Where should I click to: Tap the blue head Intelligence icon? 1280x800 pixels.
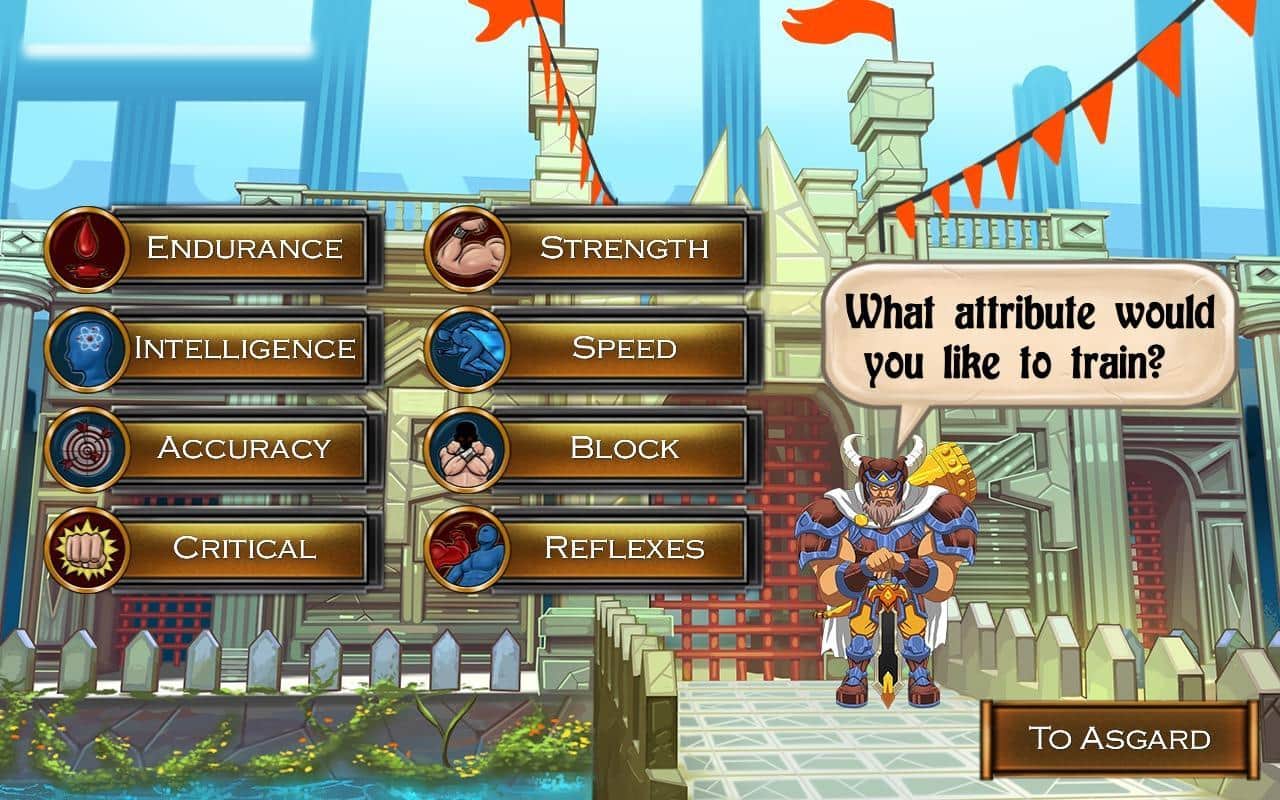point(87,349)
